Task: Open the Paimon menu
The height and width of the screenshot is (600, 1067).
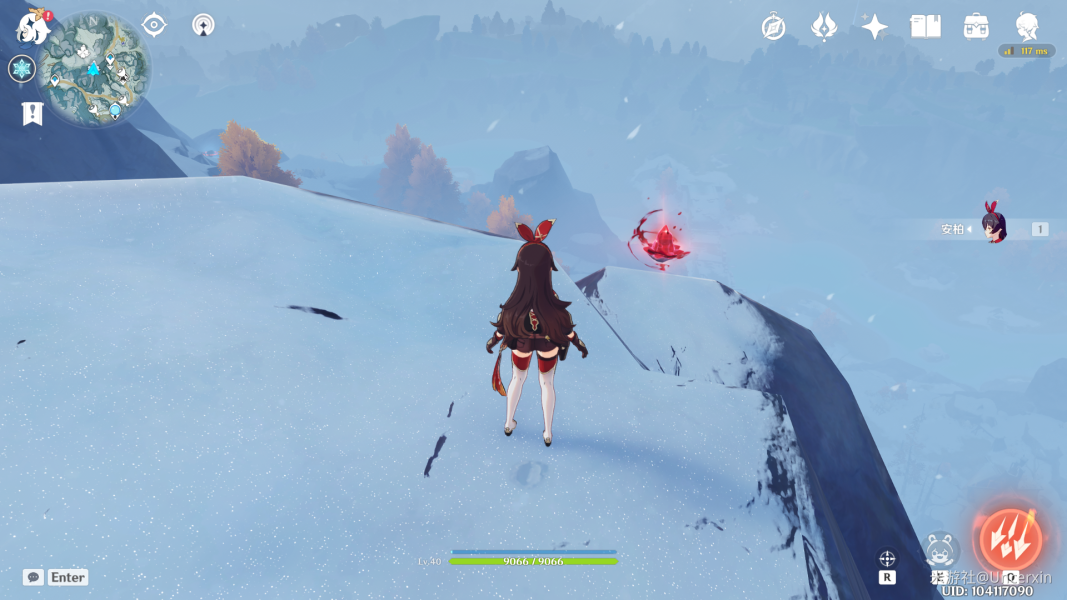Action: coord(33,27)
